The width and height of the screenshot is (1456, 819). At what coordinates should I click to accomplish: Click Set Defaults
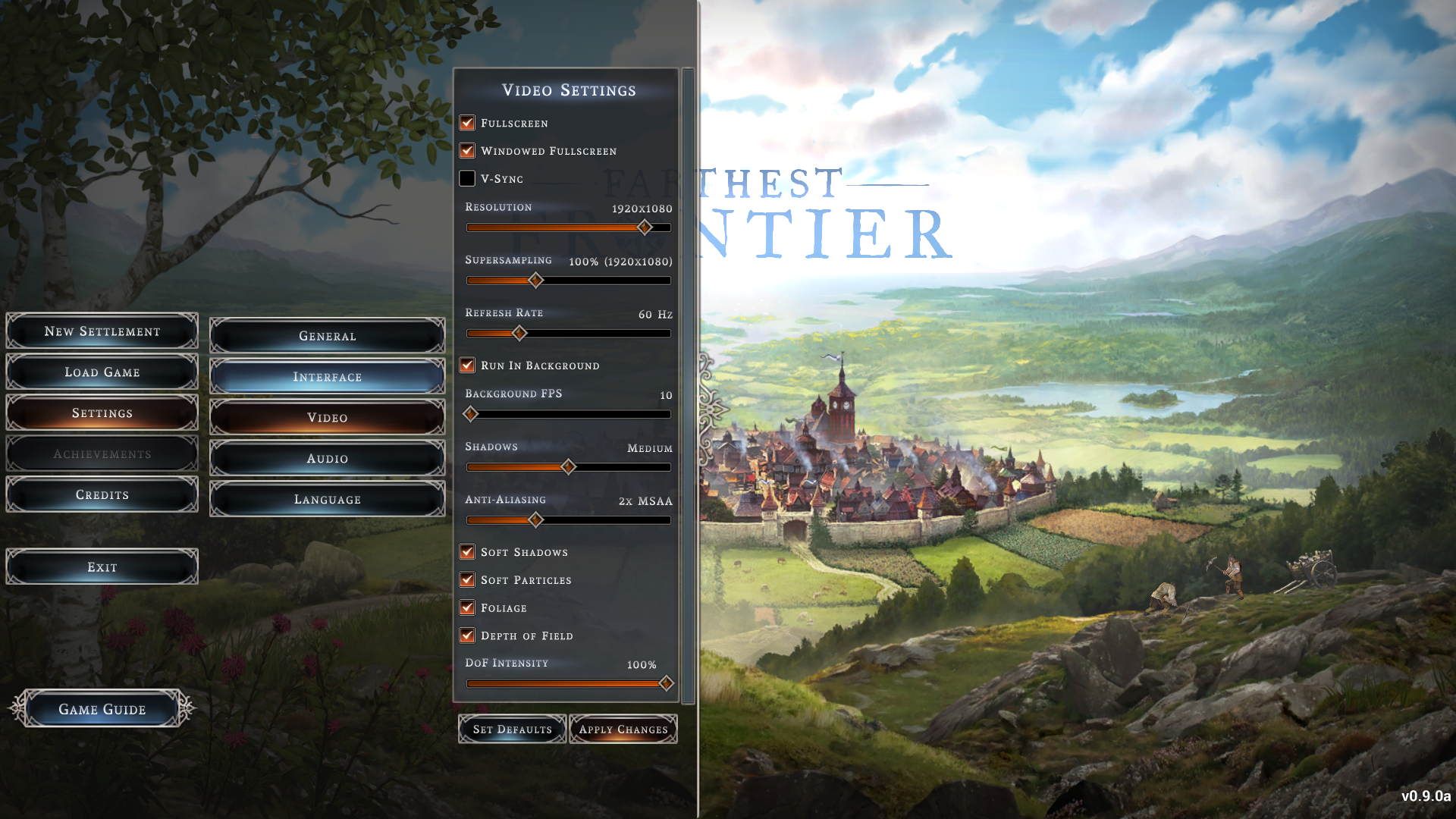coord(512,730)
